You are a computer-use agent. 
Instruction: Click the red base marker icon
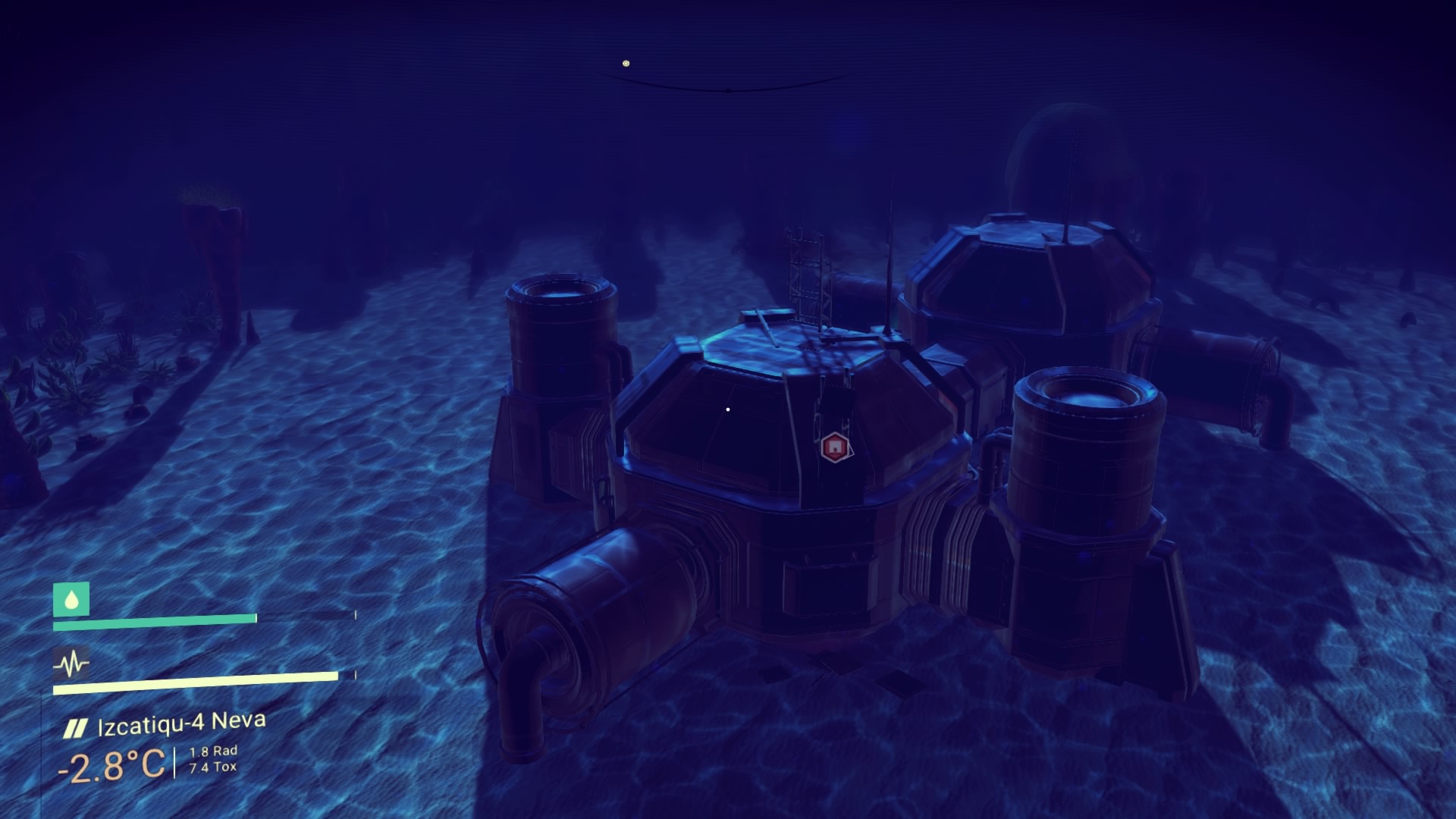coord(833,447)
